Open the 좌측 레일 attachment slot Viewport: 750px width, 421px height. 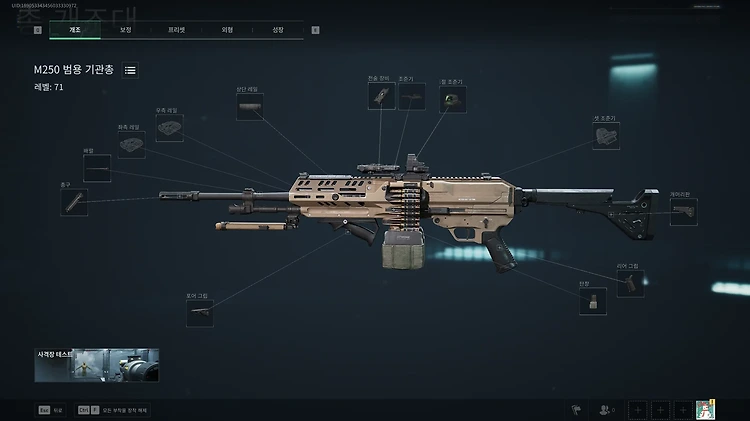point(131,145)
